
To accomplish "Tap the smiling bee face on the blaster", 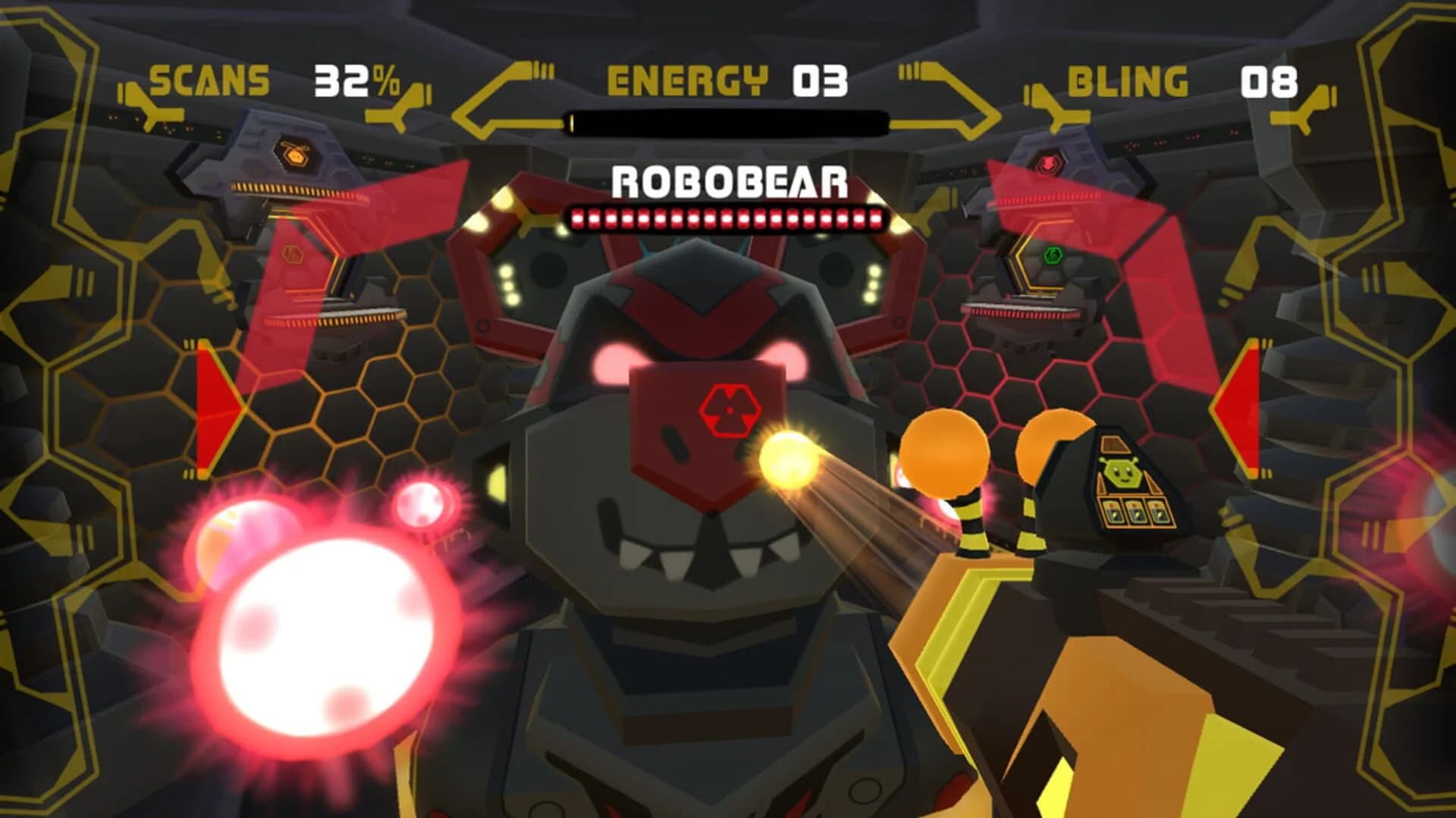I will click(1123, 473).
